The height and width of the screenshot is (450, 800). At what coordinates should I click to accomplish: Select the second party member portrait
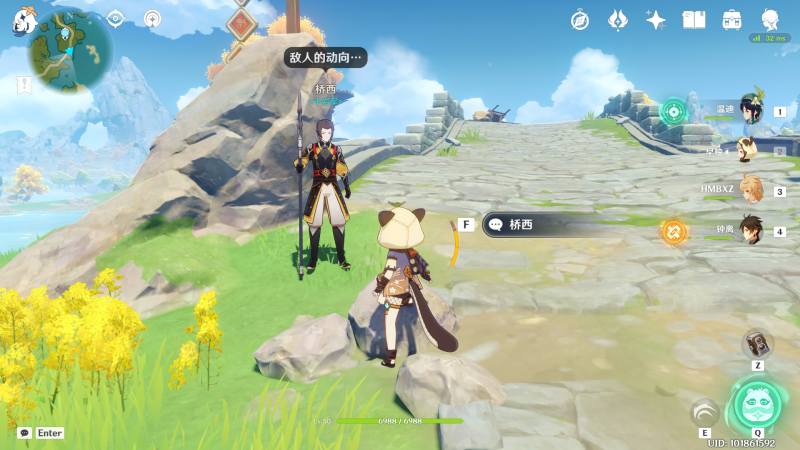coord(747,150)
